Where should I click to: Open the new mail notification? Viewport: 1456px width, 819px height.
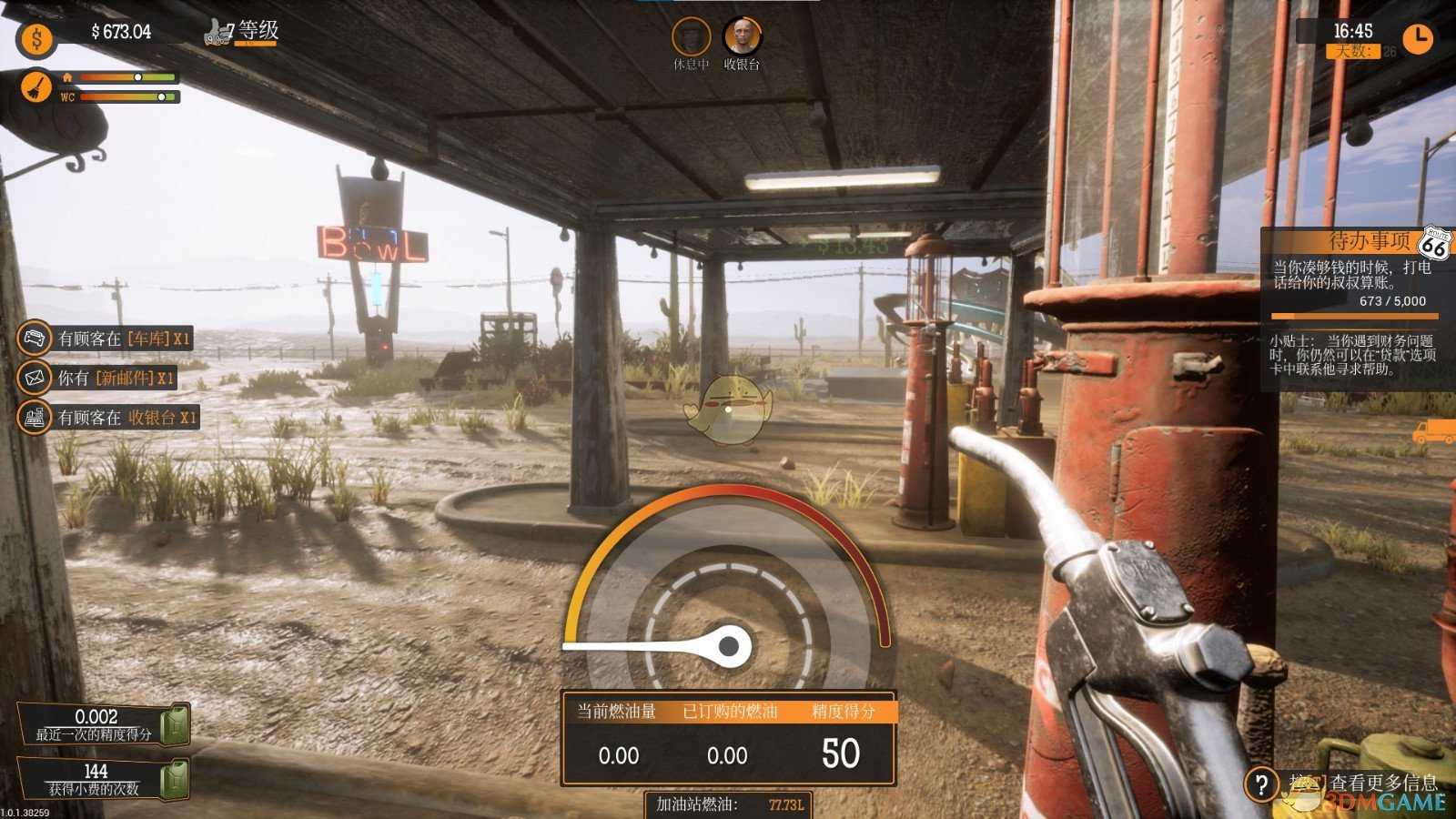[98, 378]
